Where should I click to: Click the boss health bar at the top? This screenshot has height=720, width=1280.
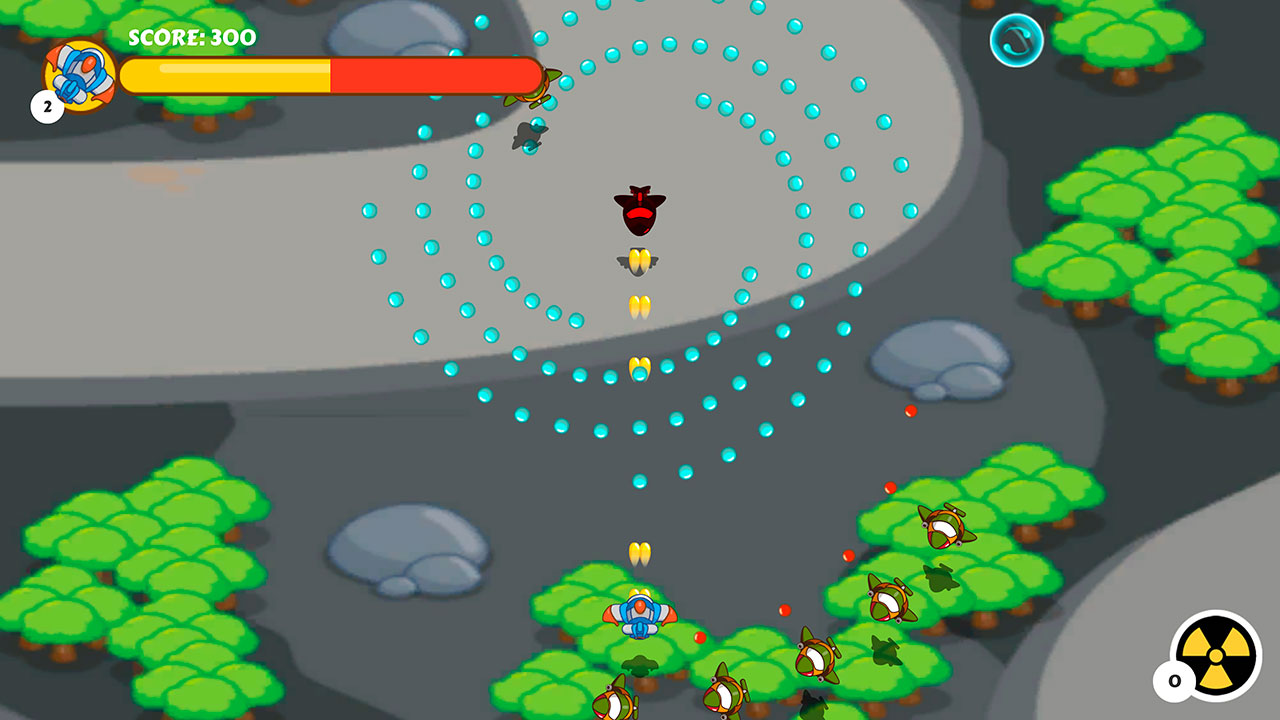[330, 72]
